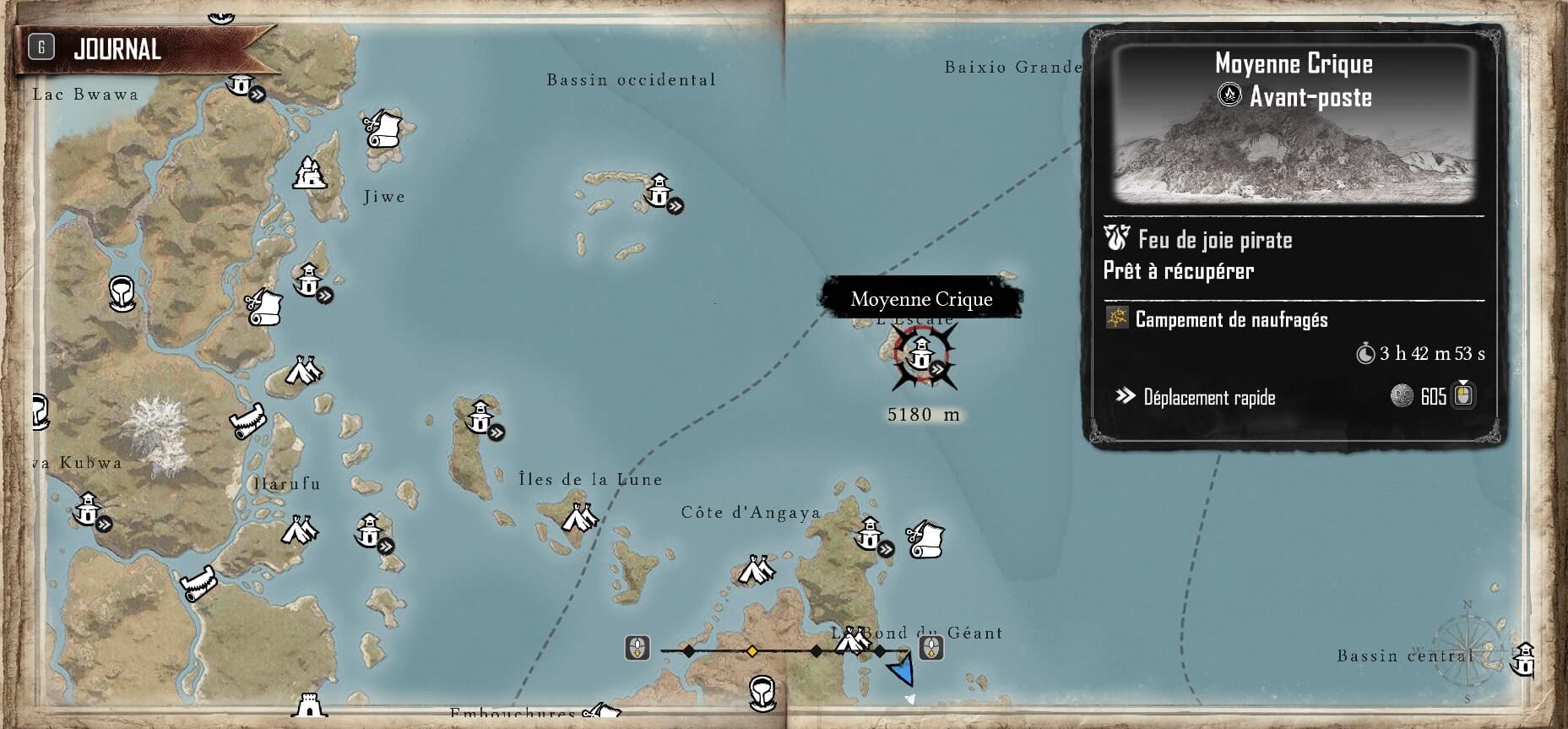
Task: Click the Moyenne Crique name label
Action: click(x=921, y=299)
